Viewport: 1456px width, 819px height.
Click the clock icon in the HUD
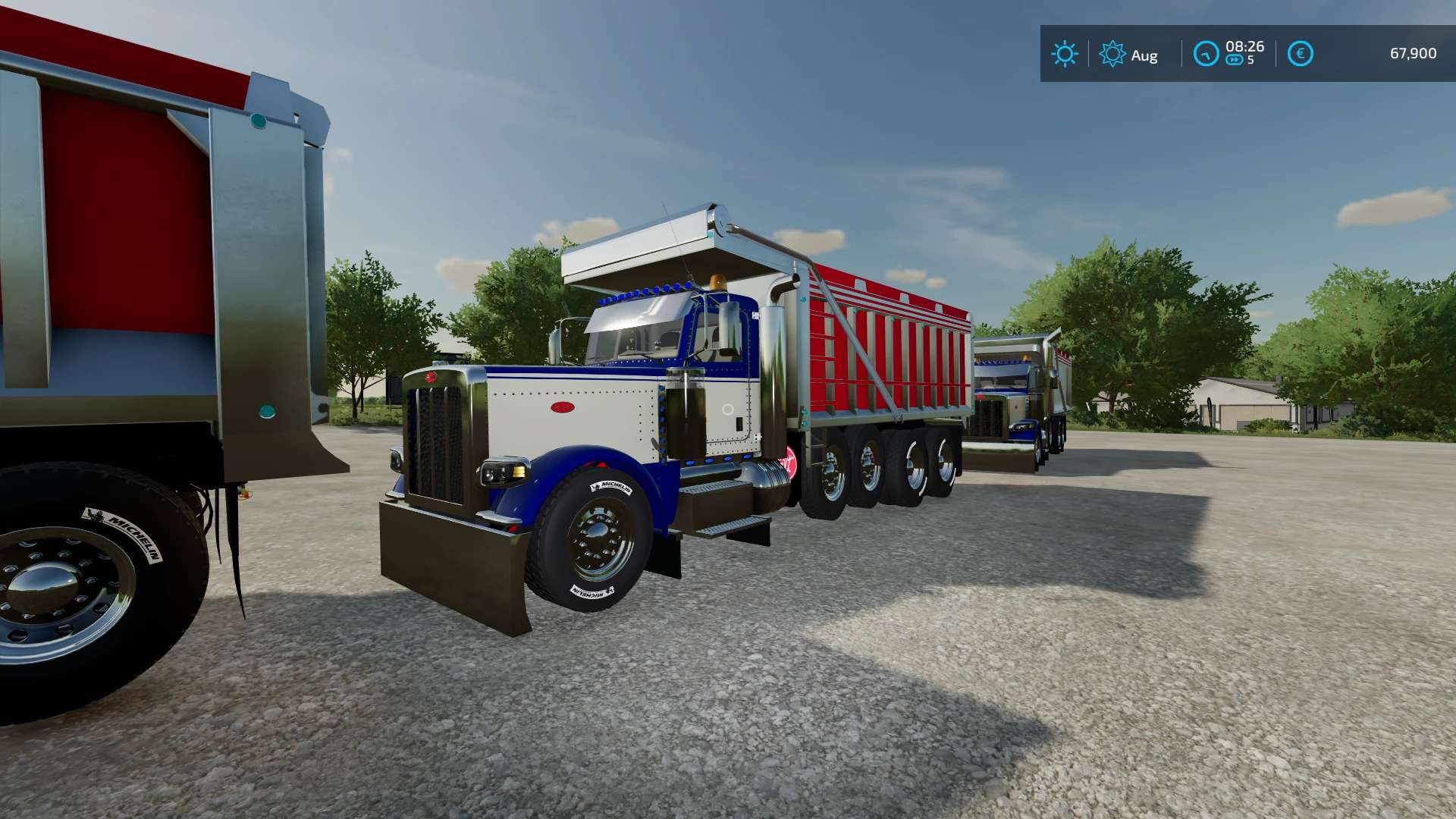click(1206, 54)
